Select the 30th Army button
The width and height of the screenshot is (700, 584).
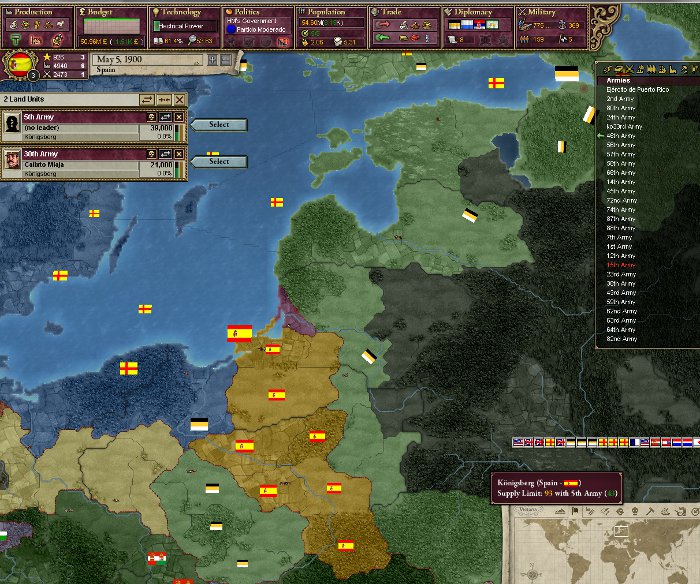coord(219,161)
